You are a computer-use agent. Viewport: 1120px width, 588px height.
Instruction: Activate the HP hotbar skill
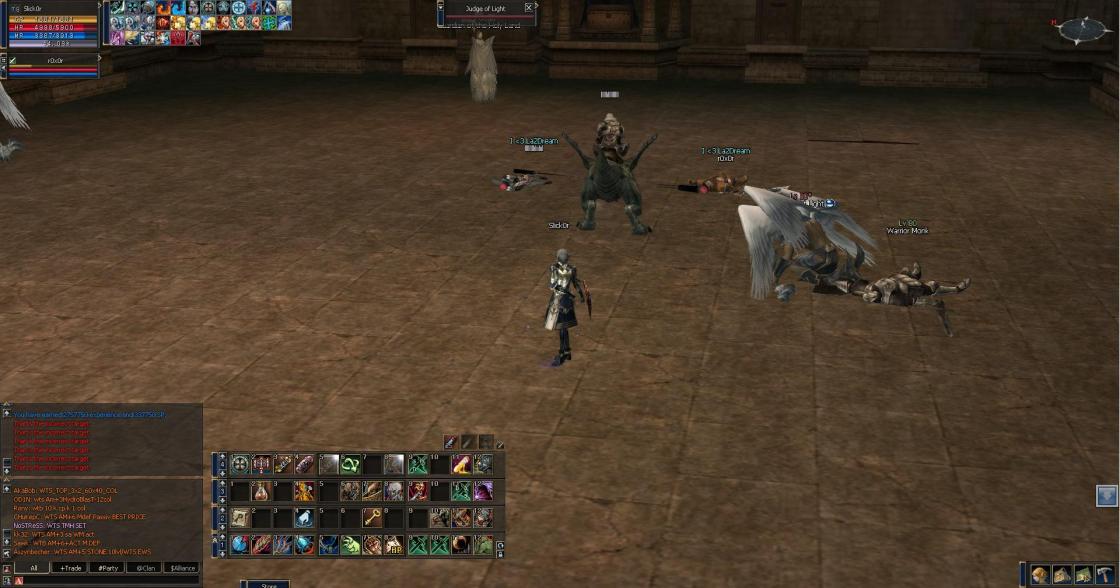coord(393,545)
